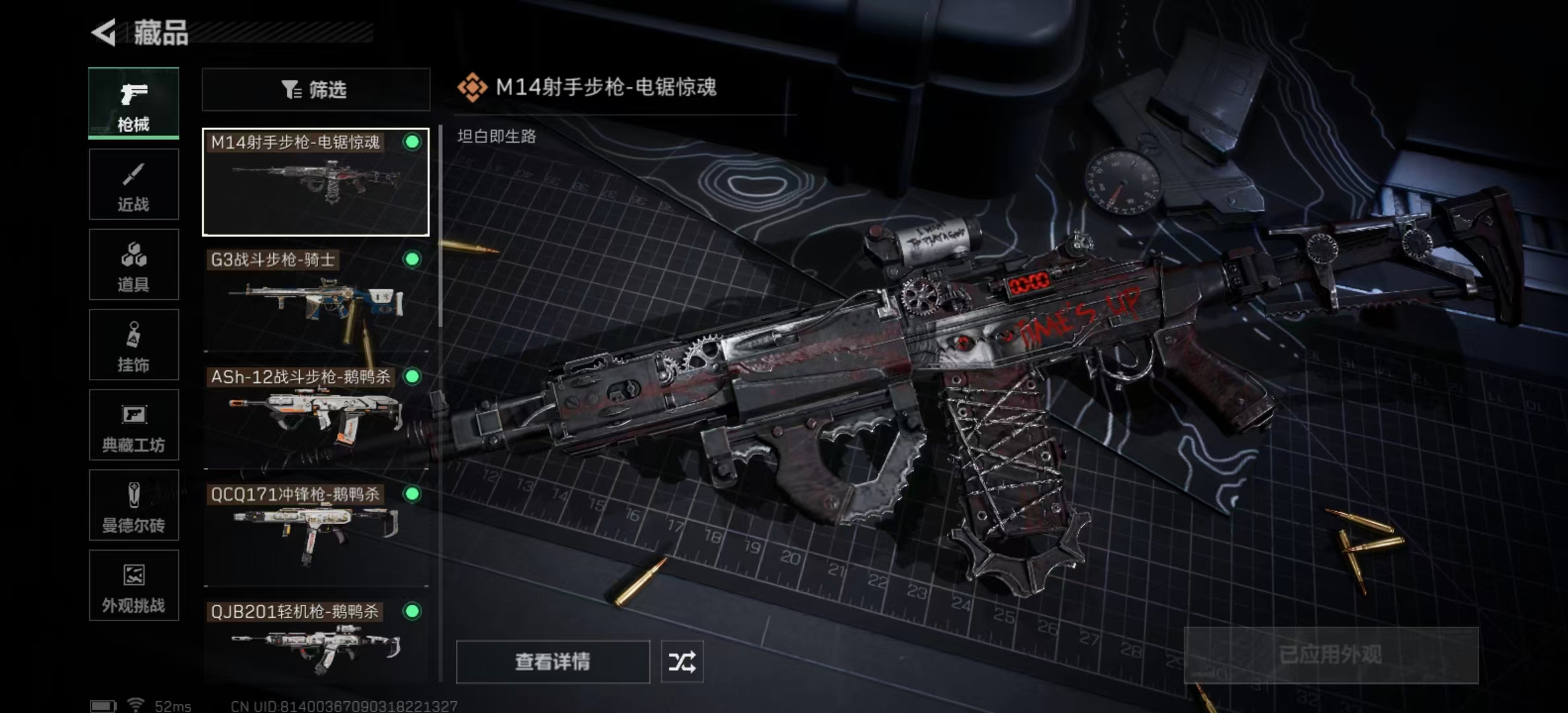Click the shuffle arrows icon button
Screen dimensions: 1568x713
(x=682, y=662)
